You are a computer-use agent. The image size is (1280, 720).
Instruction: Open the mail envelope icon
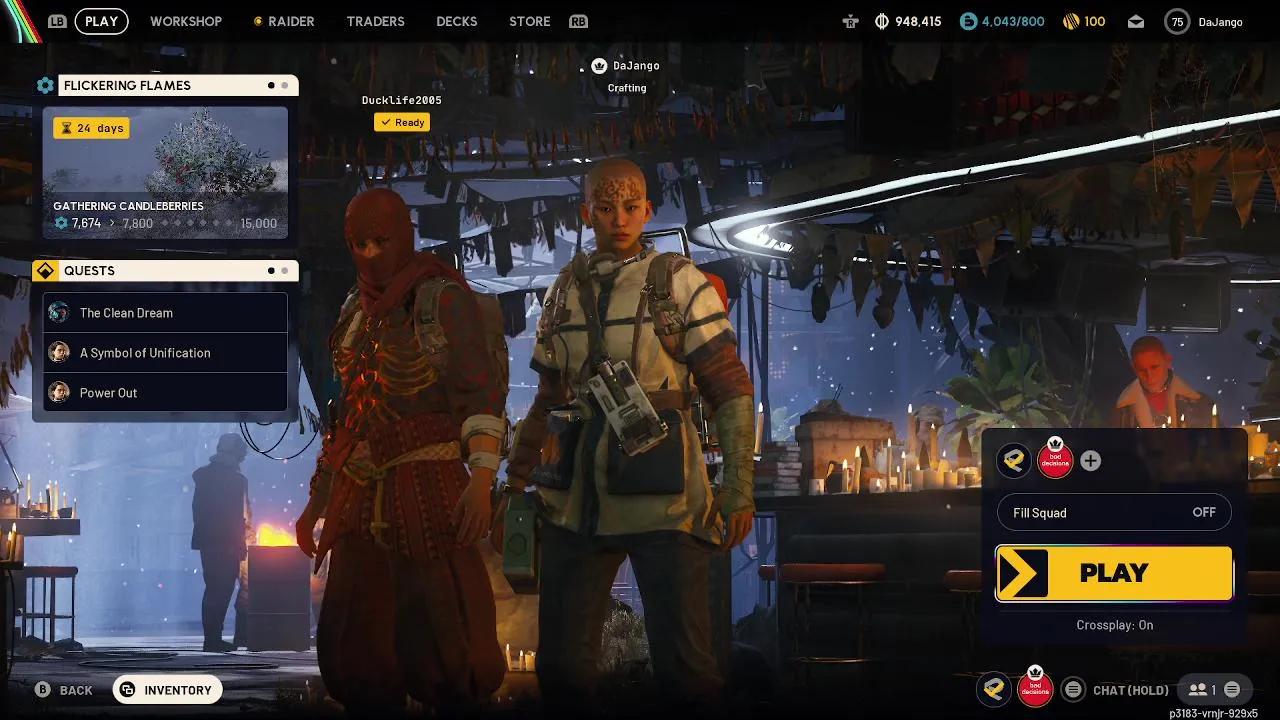pyautogui.click(x=1136, y=21)
